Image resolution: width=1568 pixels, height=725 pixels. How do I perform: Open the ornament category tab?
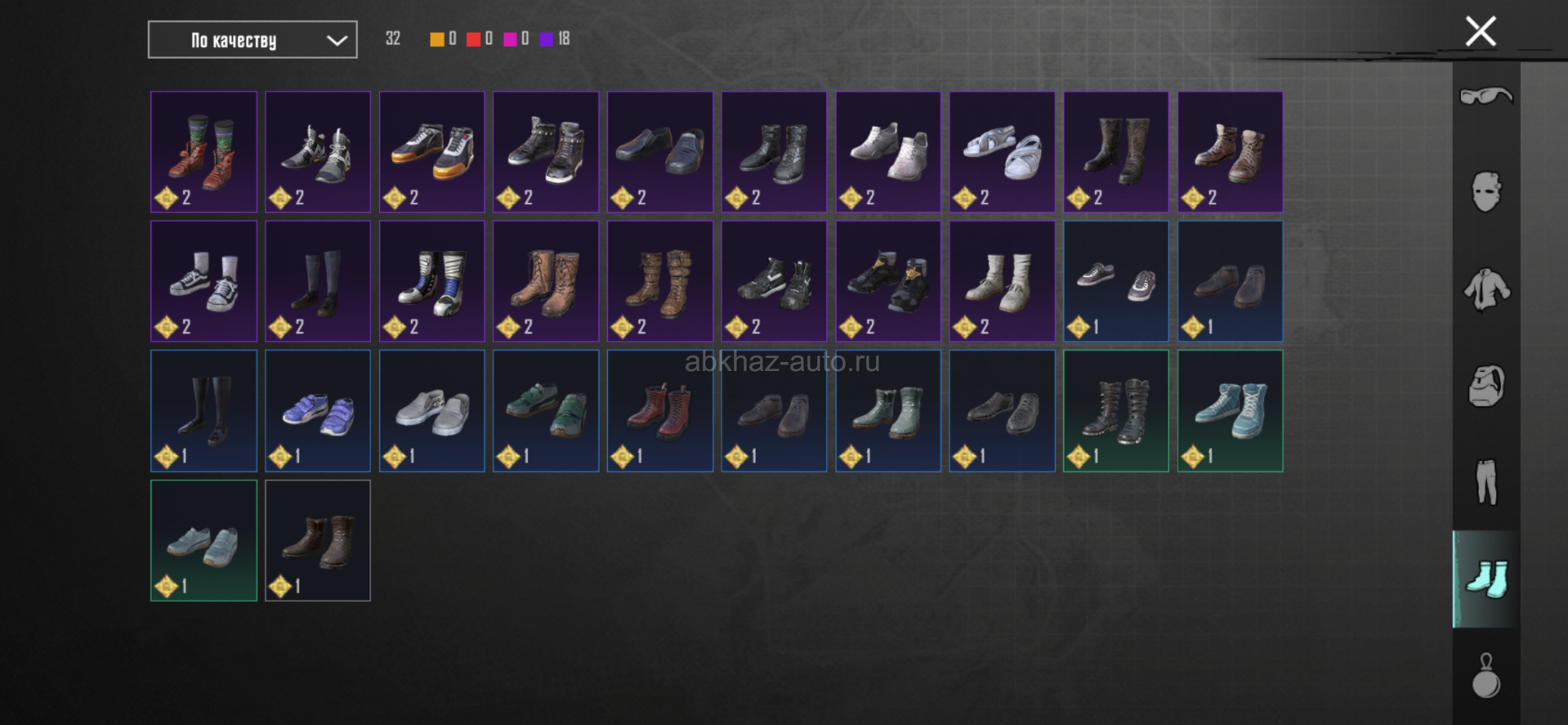click(1486, 676)
